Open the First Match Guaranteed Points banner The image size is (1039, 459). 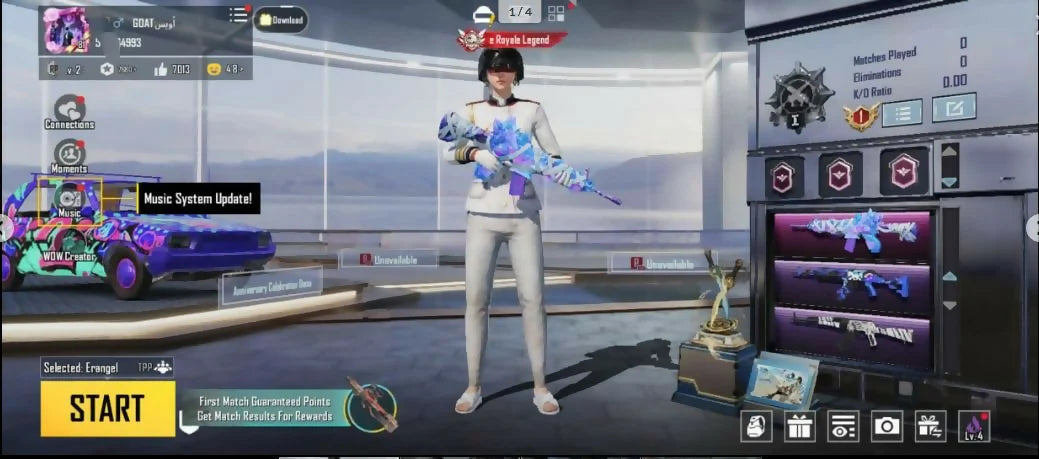[x=265, y=408]
